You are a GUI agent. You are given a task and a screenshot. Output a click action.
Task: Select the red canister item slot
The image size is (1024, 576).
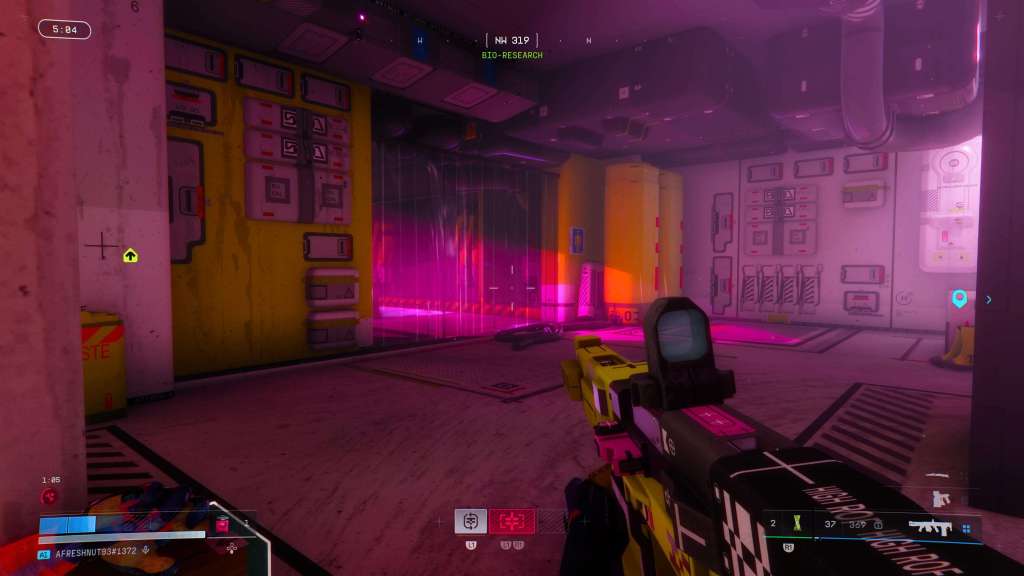coord(222,524)
